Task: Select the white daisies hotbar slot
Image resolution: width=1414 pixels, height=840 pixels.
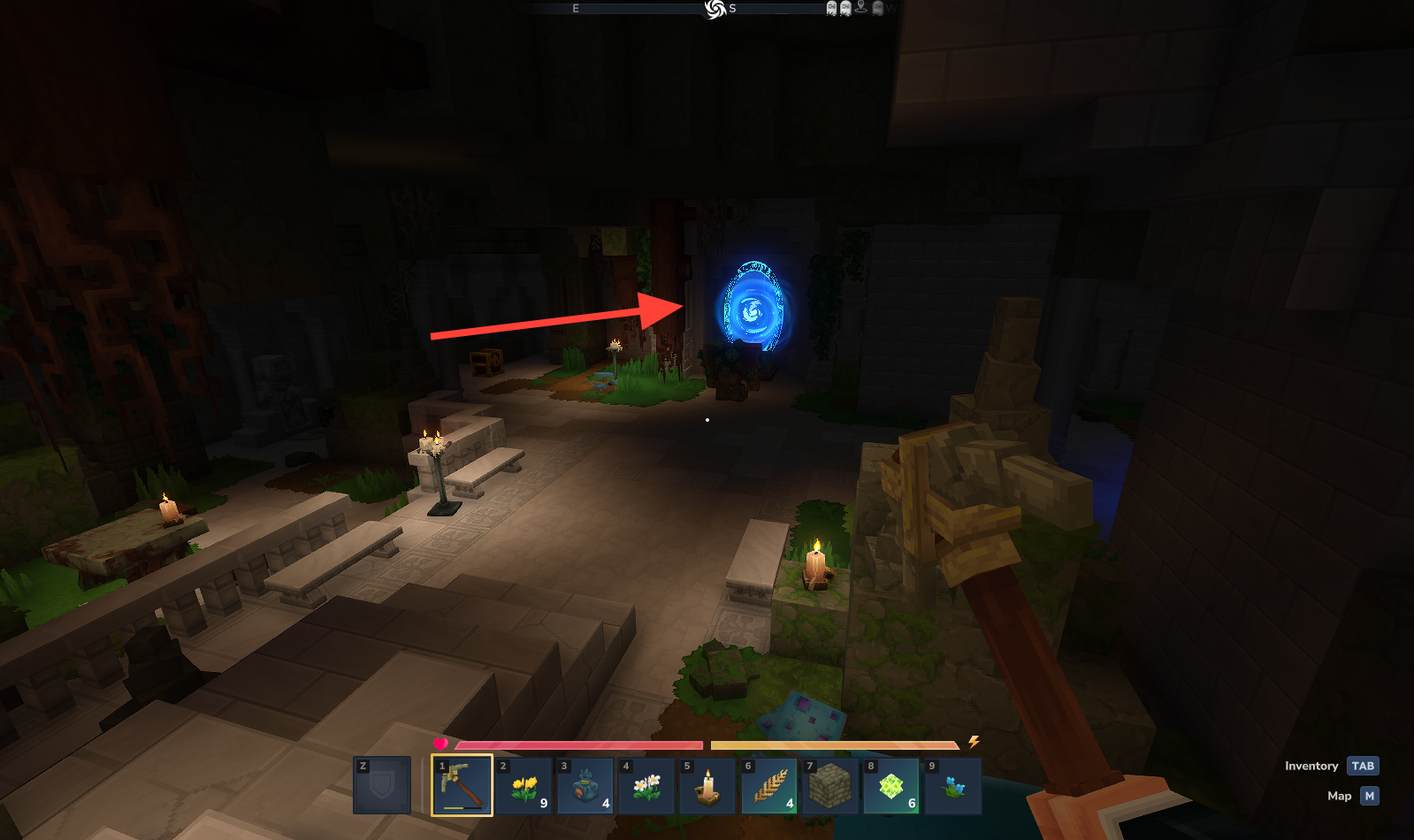Action: (646, 785)
